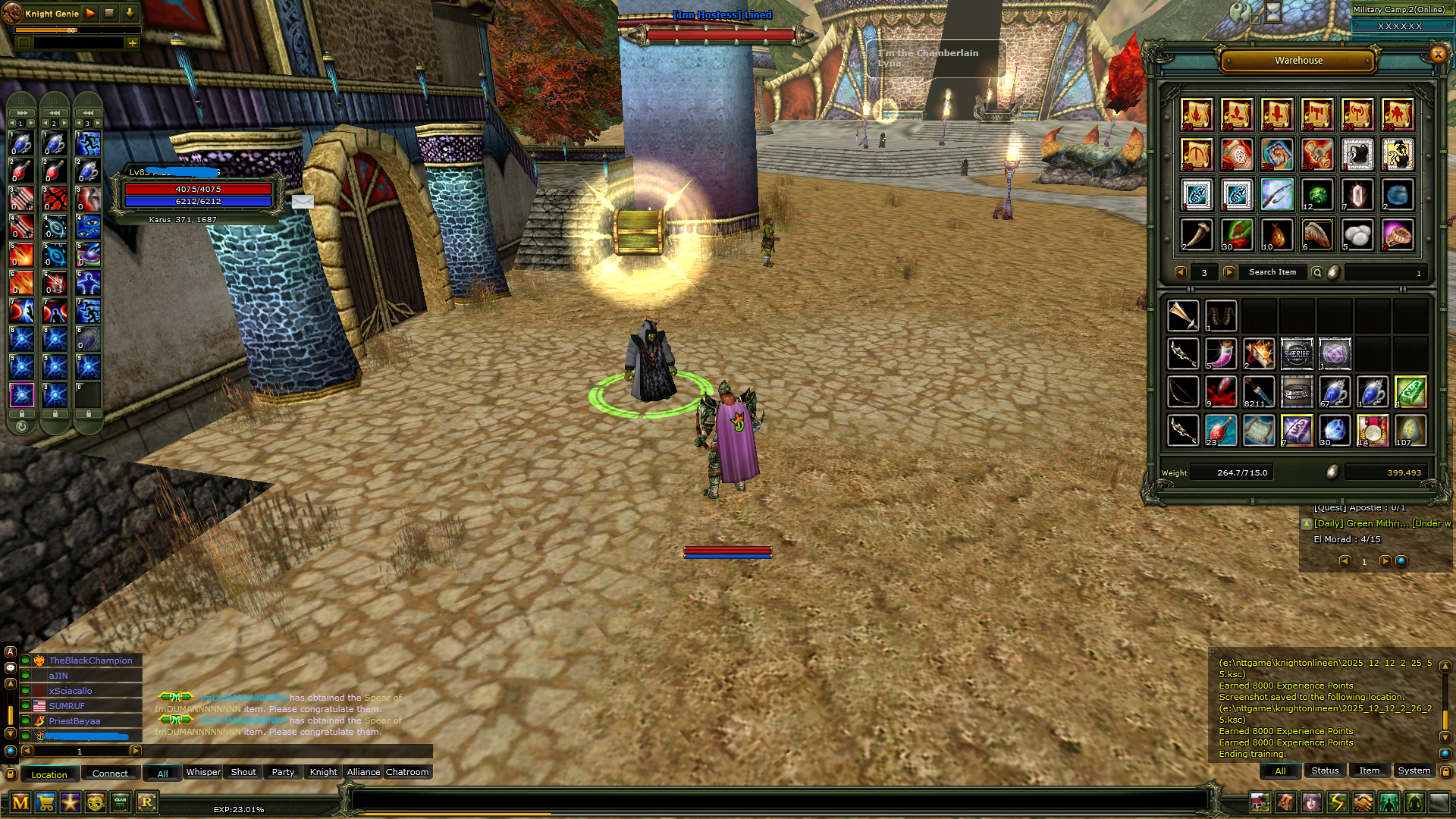Open the gold M menu button
Image resolution: width=1456 pixels, height=819 pixels.
(20, 802)
